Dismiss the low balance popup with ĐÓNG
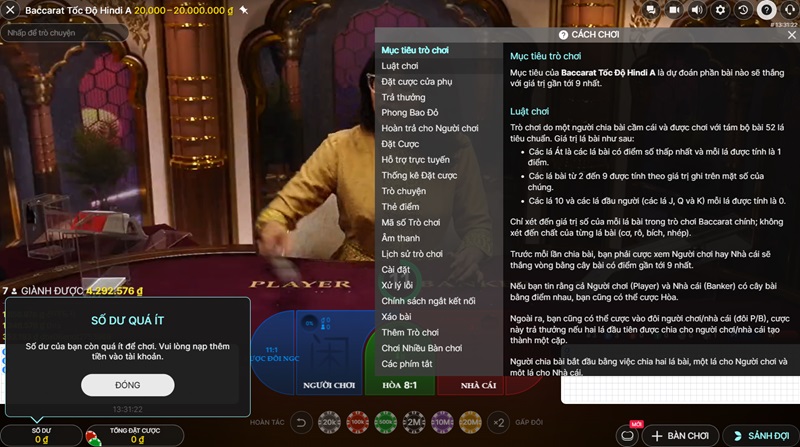This screenshot has width=800, height=447. pos(128,385)
